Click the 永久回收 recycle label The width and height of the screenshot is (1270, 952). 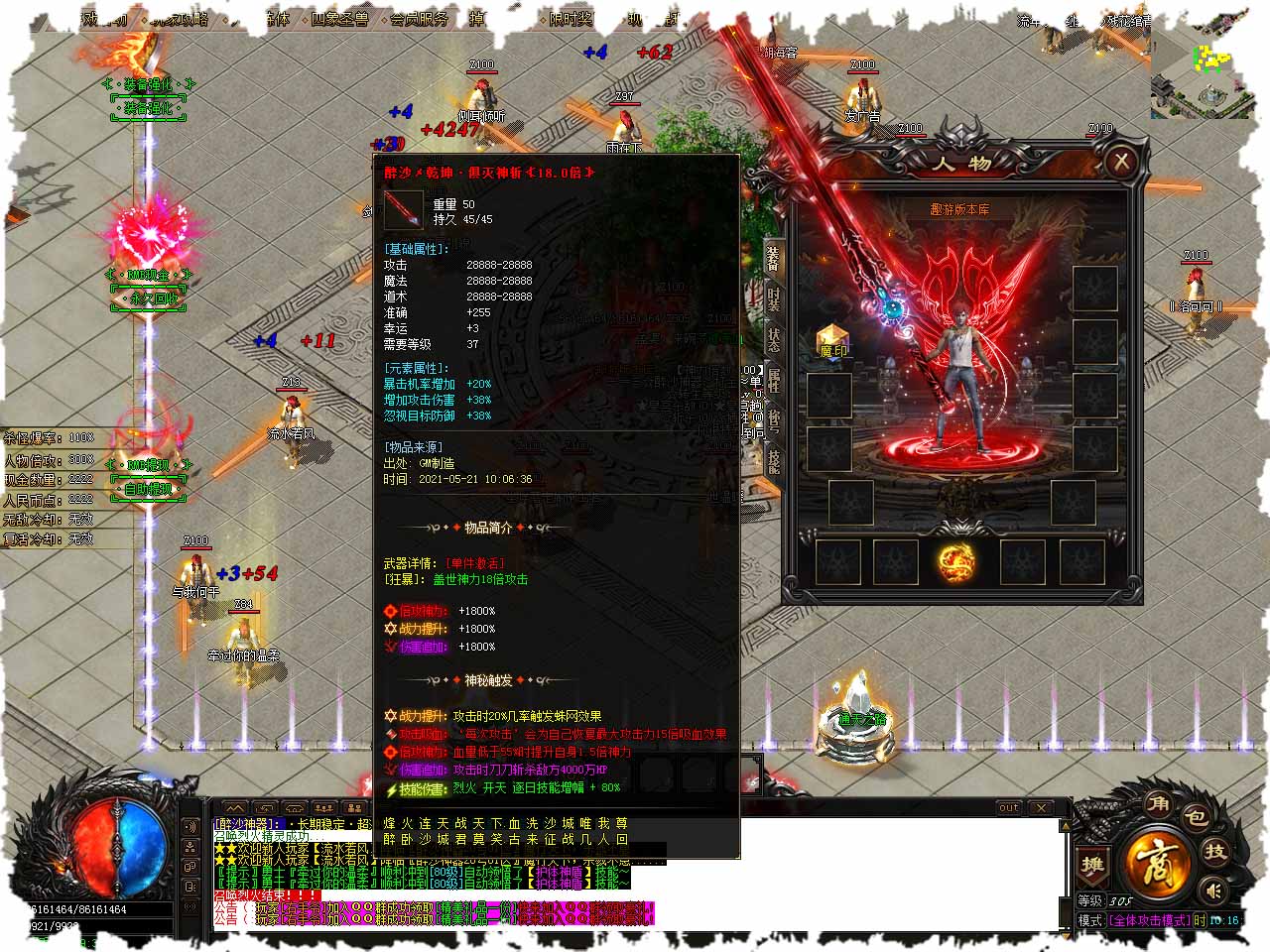pyautogui.click(x=148, y=297)
